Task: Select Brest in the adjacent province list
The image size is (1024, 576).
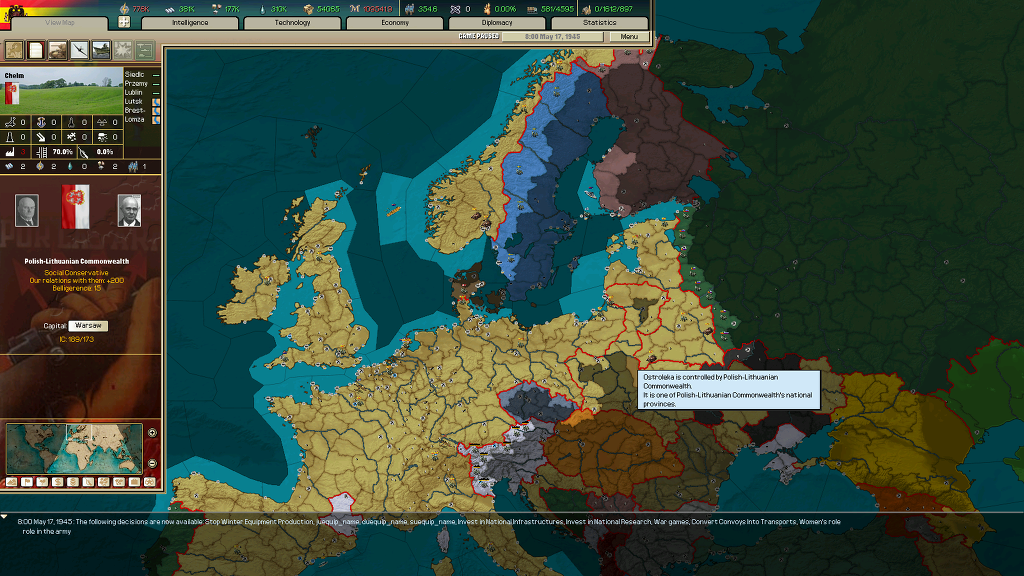Action: (x=134, y=110)
